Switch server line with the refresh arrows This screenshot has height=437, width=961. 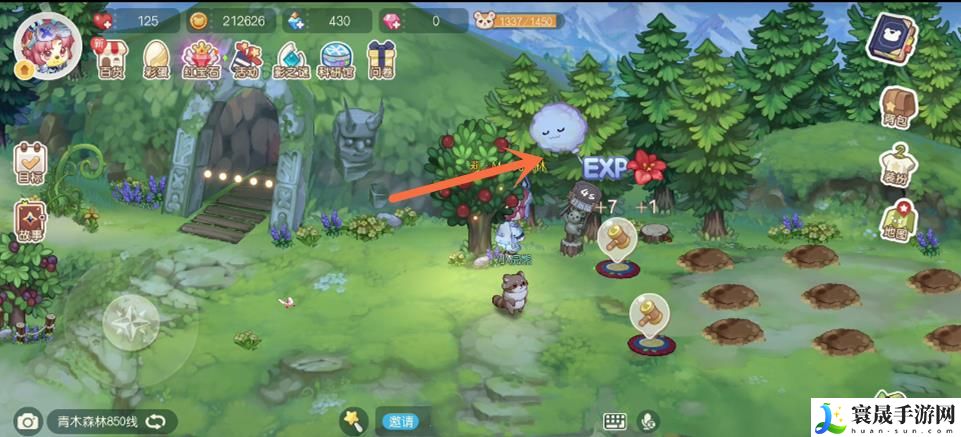point(155,422)
